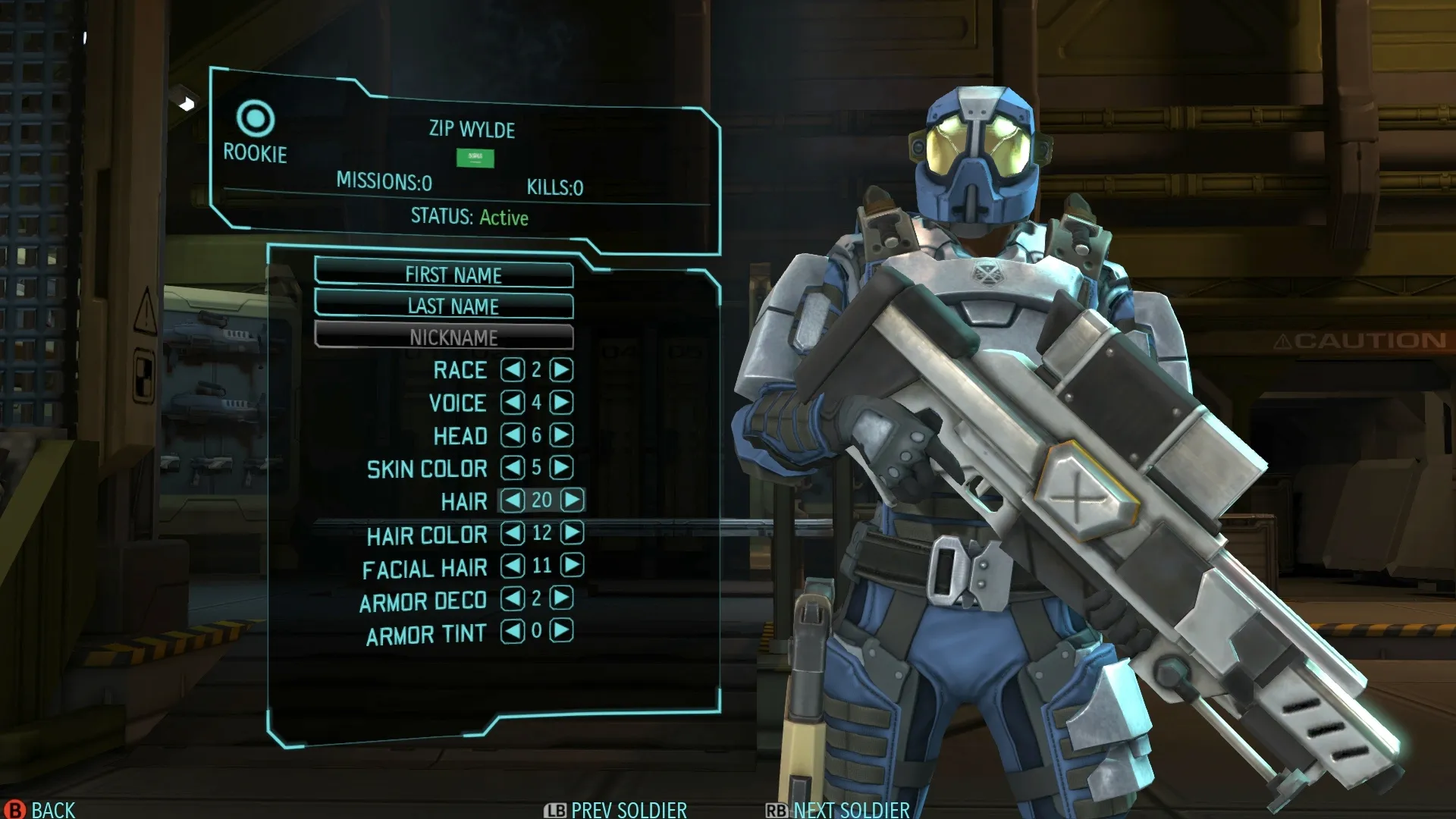The width and height of the screenshot is (1456, 819).
Task: Lower the Skin Color setting
Action: point(513,468)
